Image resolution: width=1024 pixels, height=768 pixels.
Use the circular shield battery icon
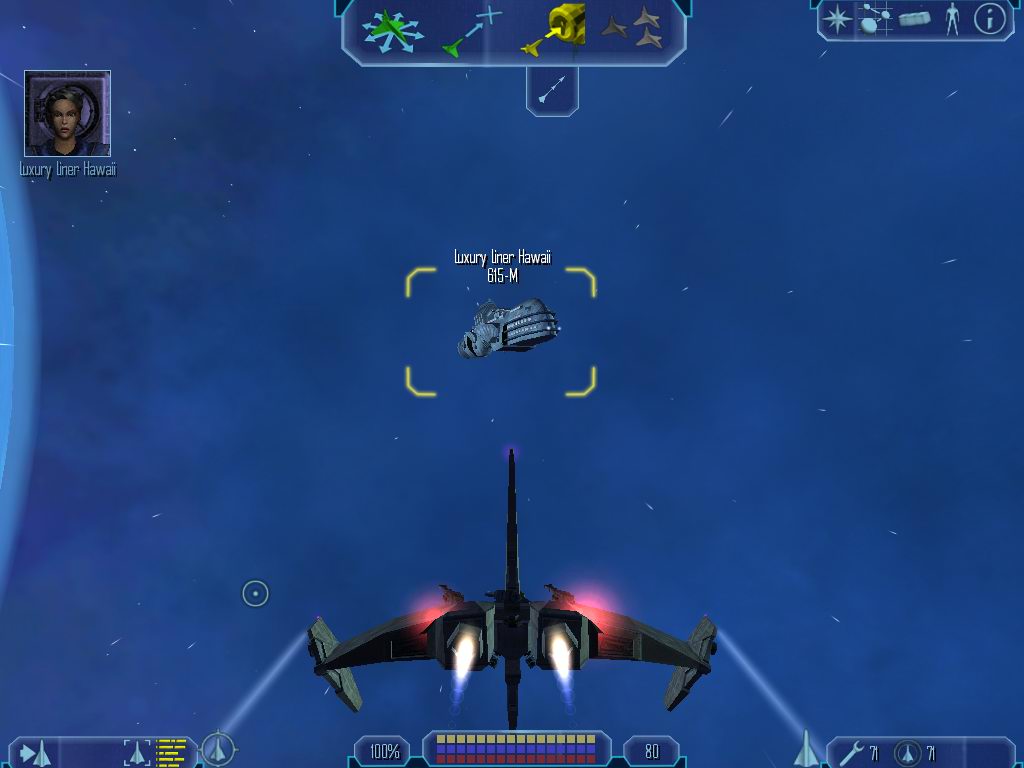[908, 752]
